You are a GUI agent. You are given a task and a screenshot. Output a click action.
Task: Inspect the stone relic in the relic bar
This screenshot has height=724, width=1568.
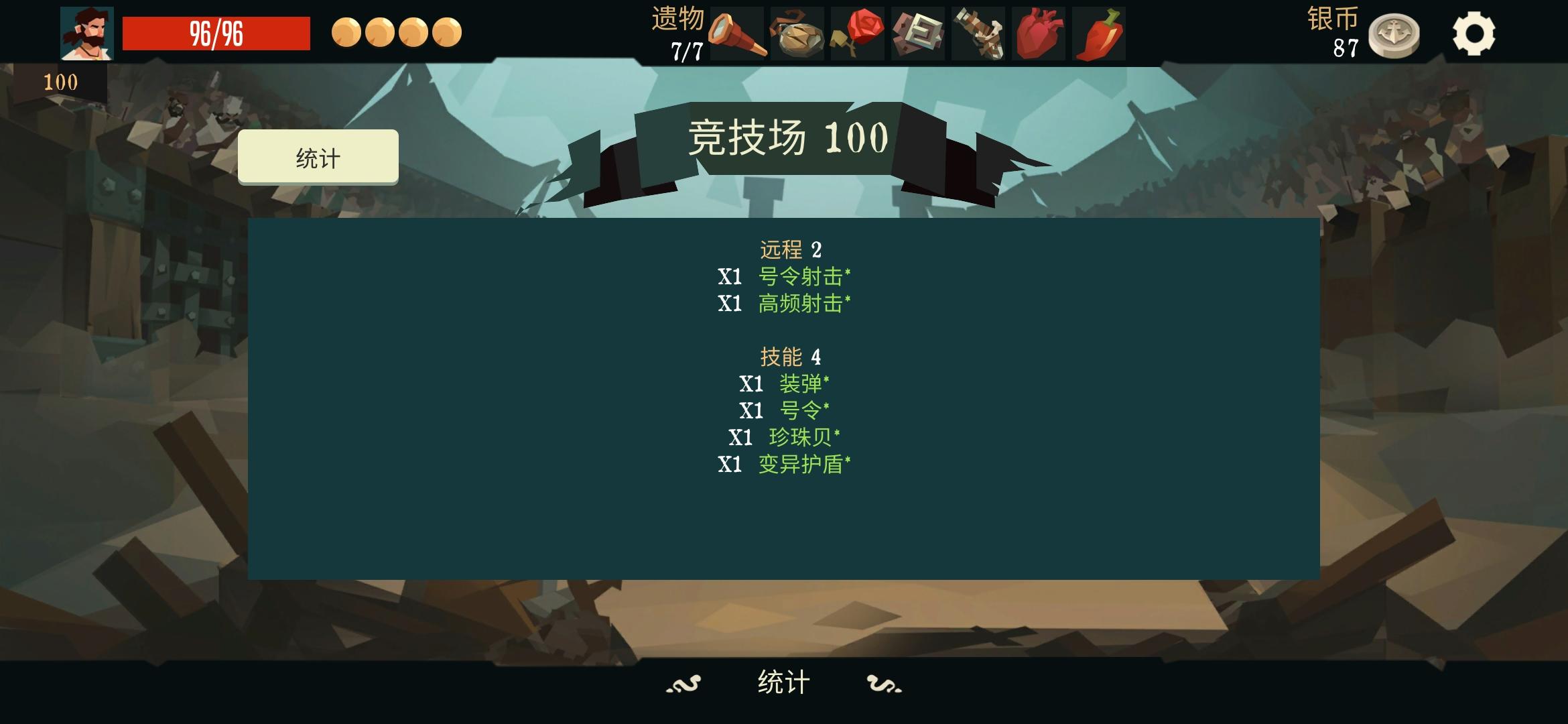coord(797,32)
